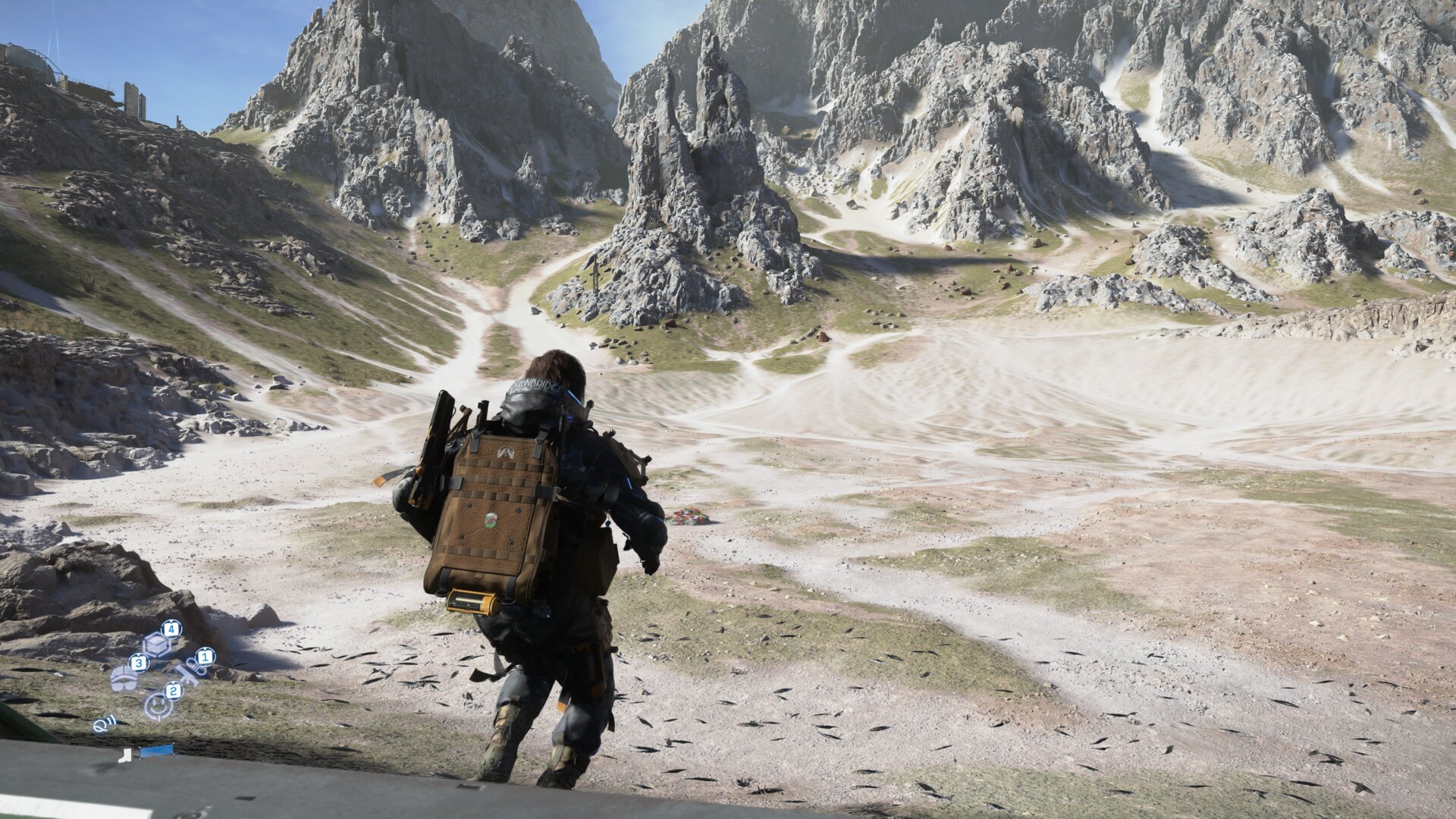Toggle the sound-wave ping indicator

[102, 725]
